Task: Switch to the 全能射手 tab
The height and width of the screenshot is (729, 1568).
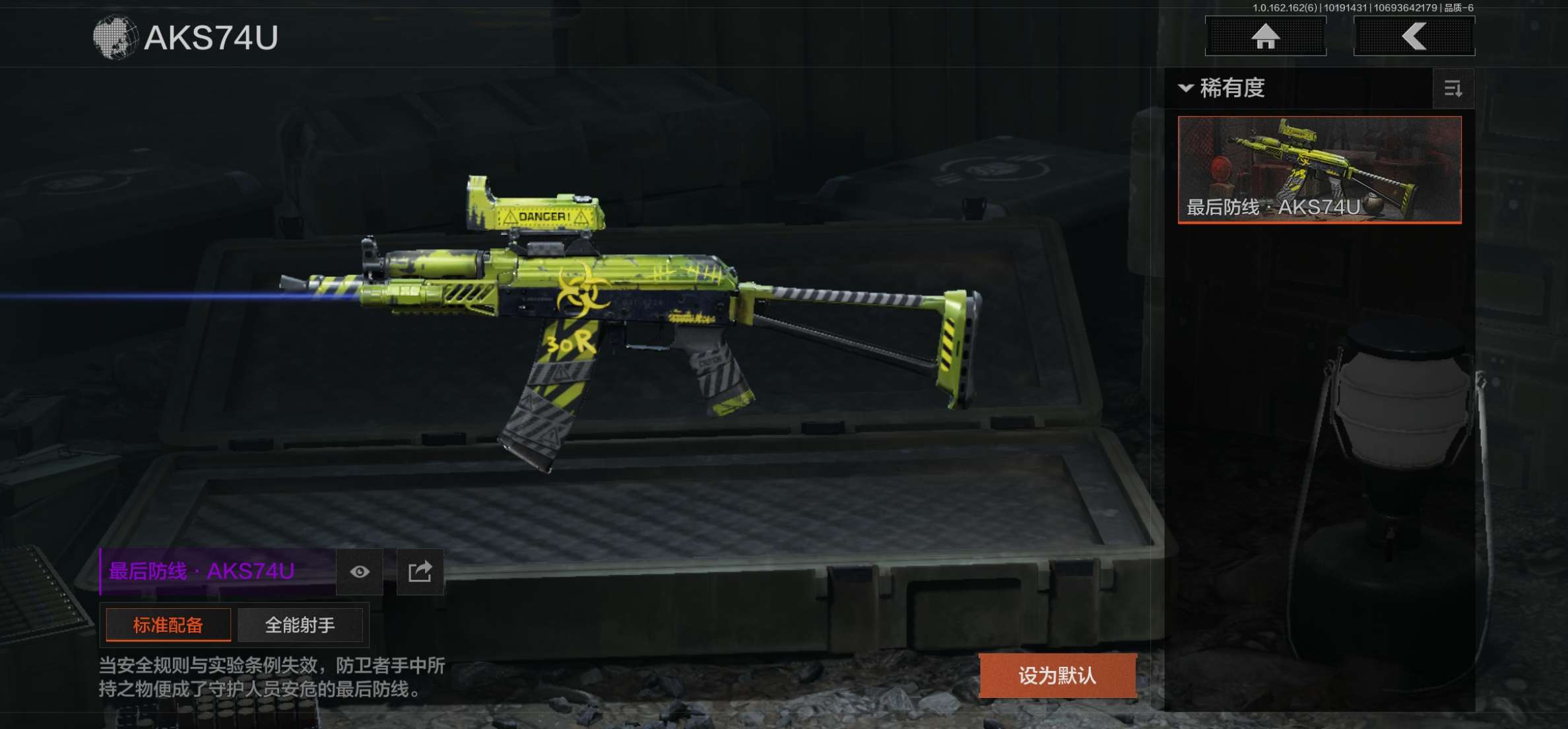Action: click(x=300, y=625)
